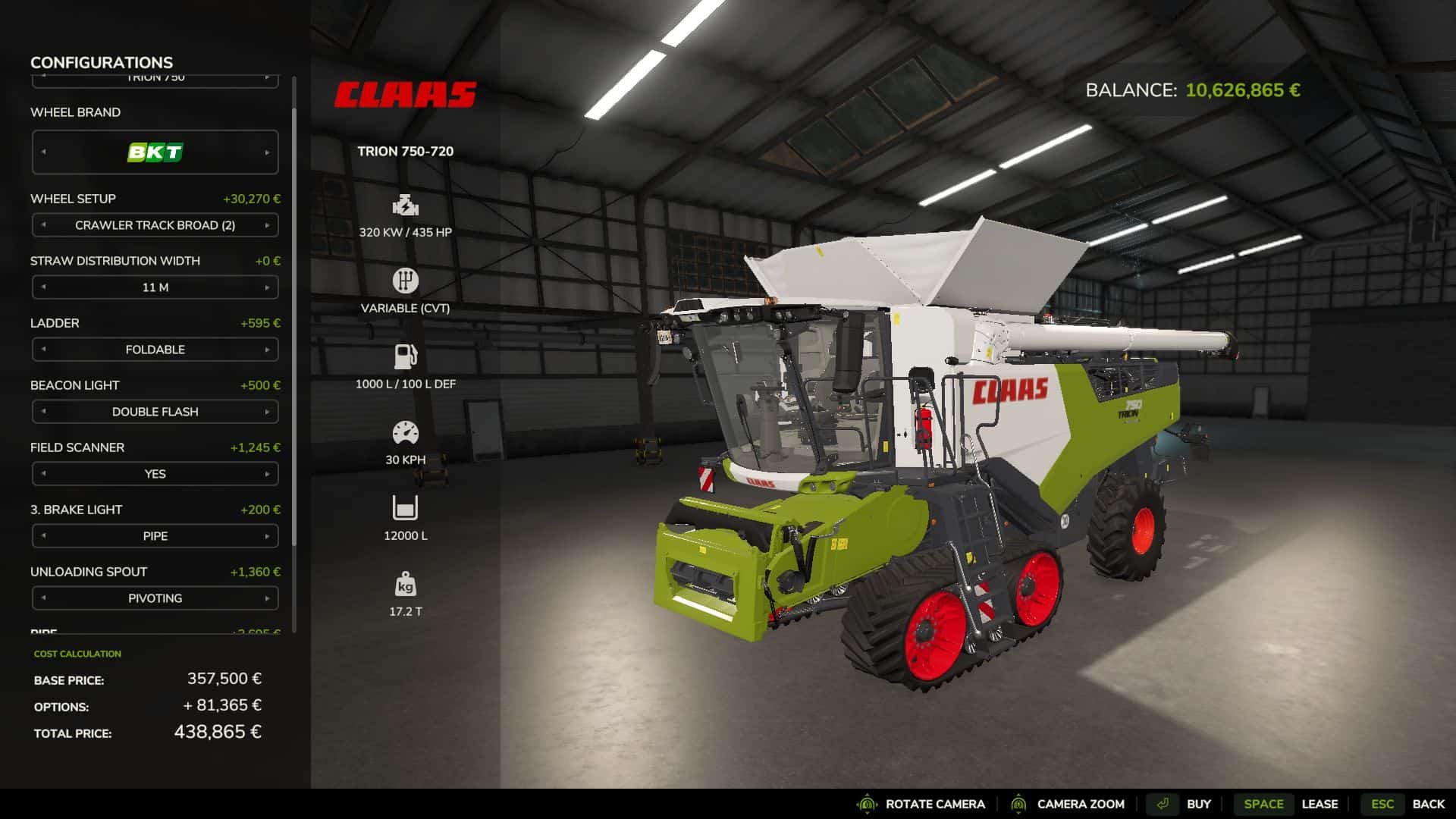Decrease straw distribution width from 11 M
The width and height of the screenshot is (1456, 819).
click(x=43, y=287)
